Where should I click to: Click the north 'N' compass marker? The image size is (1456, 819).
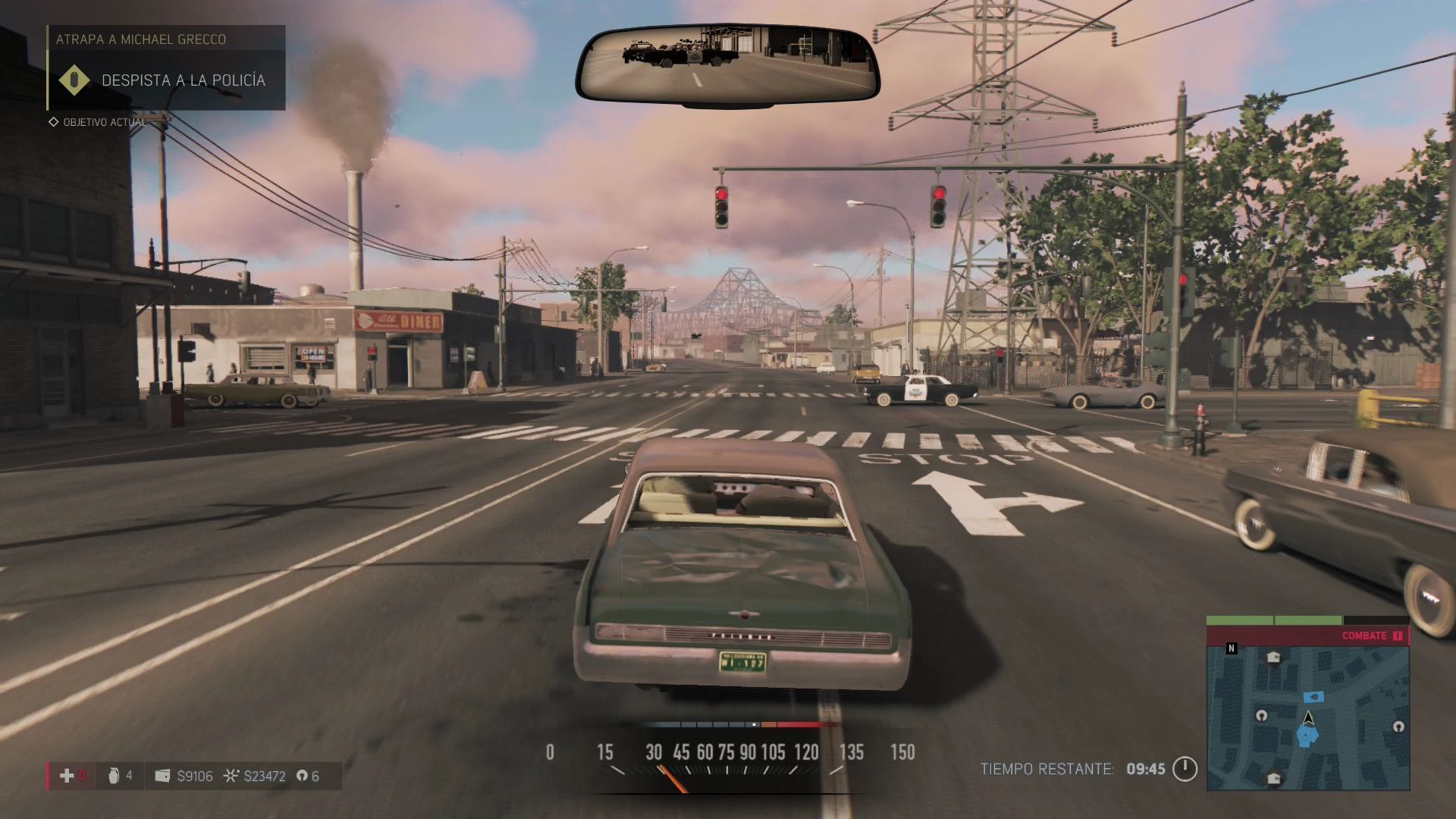[1232, 648]
